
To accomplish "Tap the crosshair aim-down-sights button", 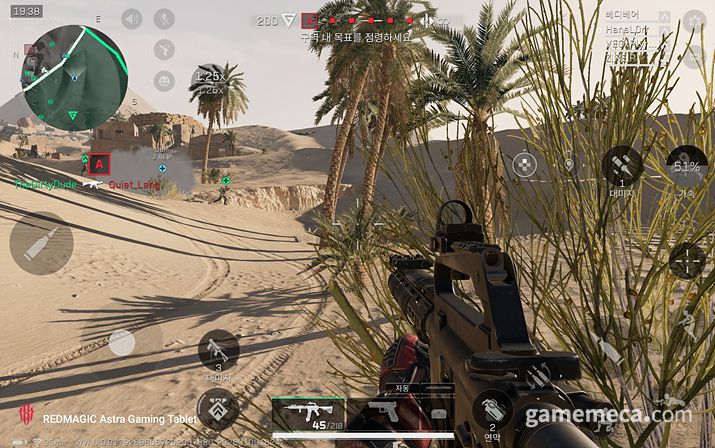I will tap(687, 260).
